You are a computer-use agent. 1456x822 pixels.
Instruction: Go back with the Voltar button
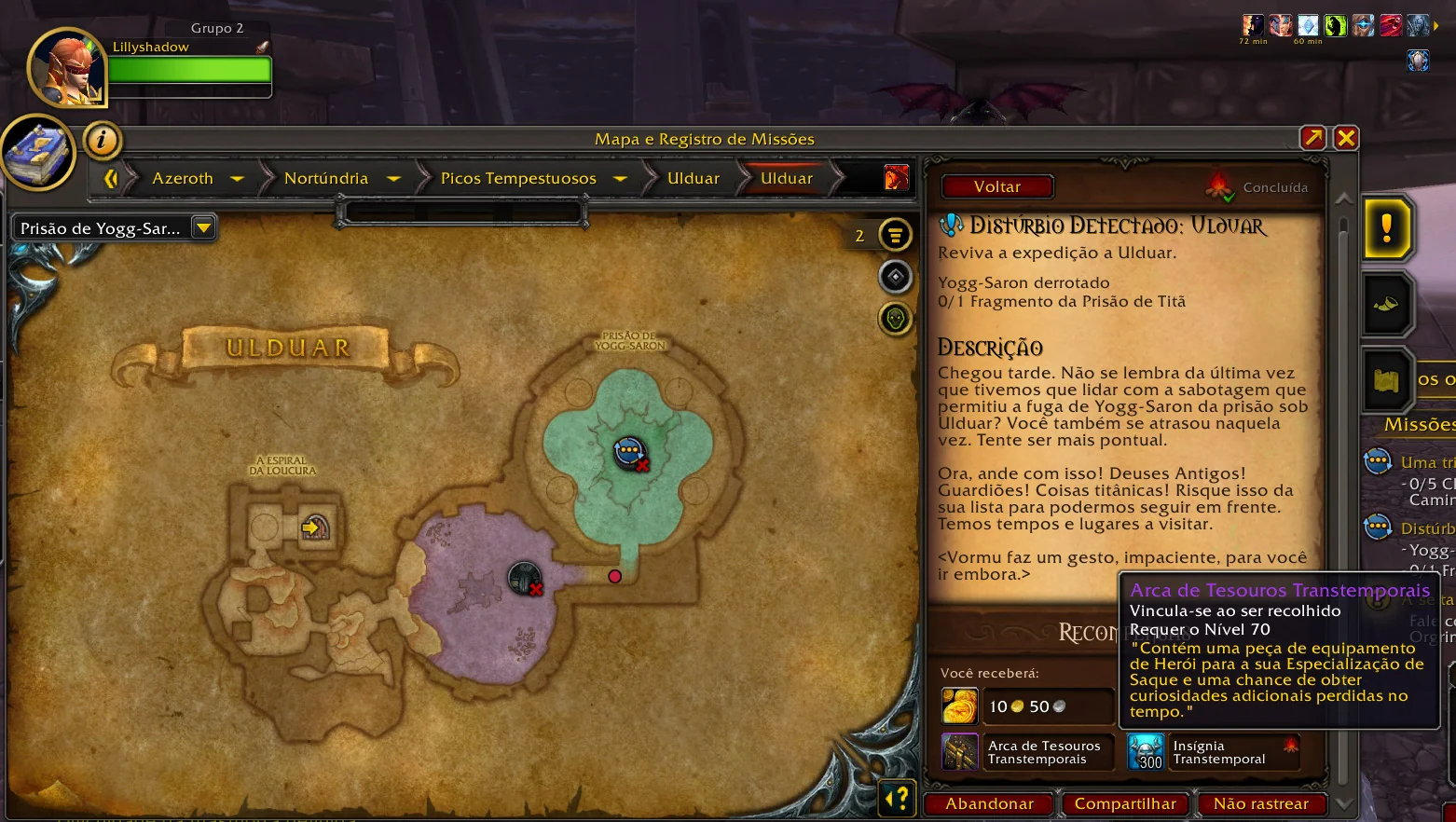[x=996, y=186]
